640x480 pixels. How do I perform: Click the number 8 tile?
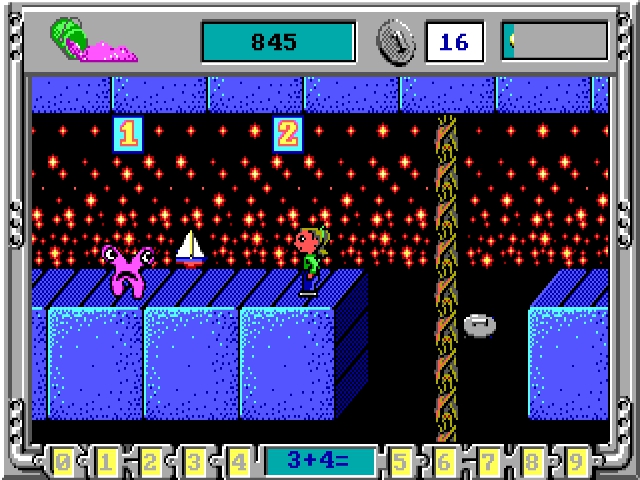(x=533, y=462)
